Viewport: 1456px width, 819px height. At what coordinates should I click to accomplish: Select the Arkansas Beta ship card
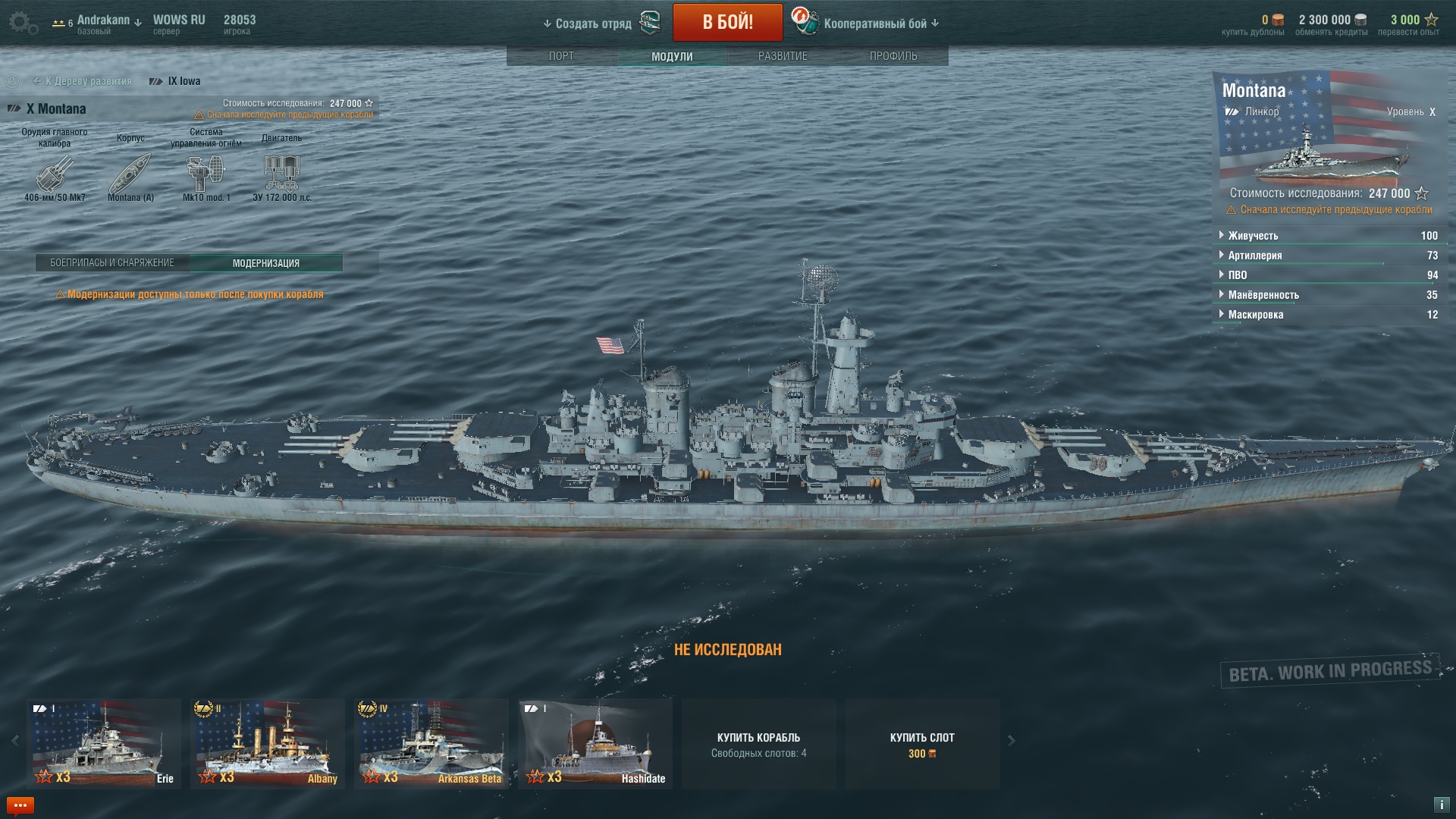coord(431,743)
